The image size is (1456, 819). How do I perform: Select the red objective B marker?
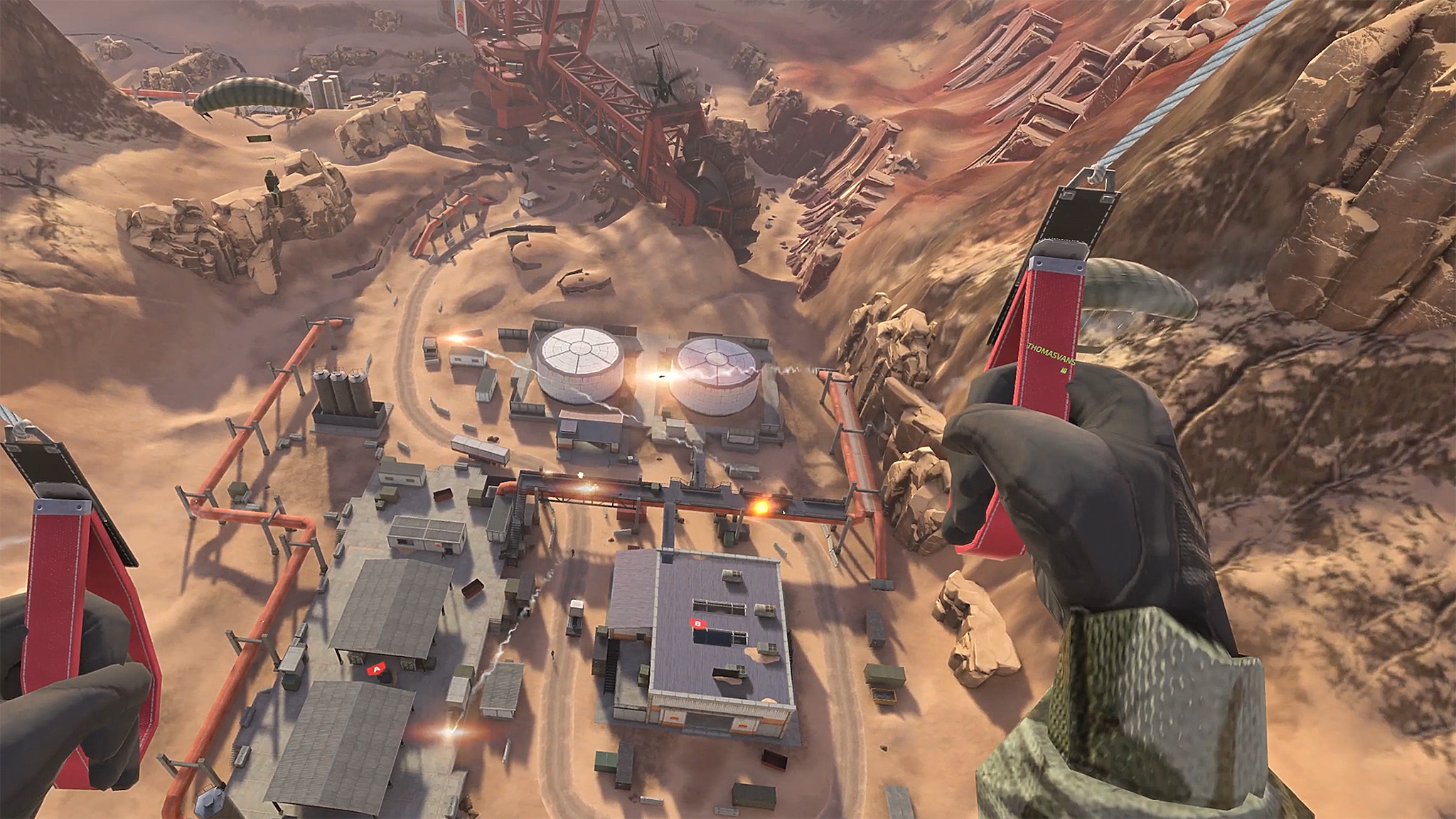(x=699, y=623)
